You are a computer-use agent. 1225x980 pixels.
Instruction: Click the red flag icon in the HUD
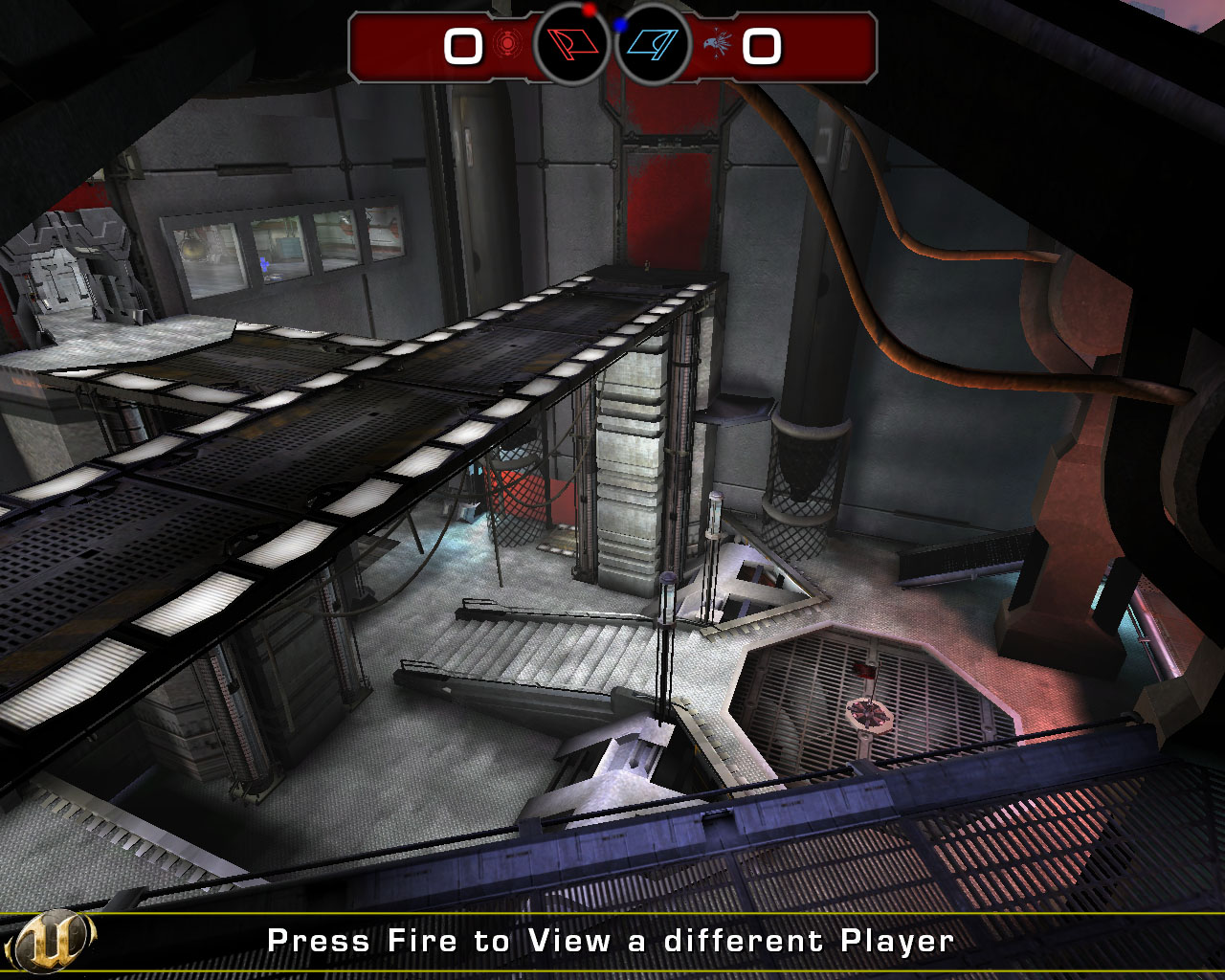coord(569,45)
